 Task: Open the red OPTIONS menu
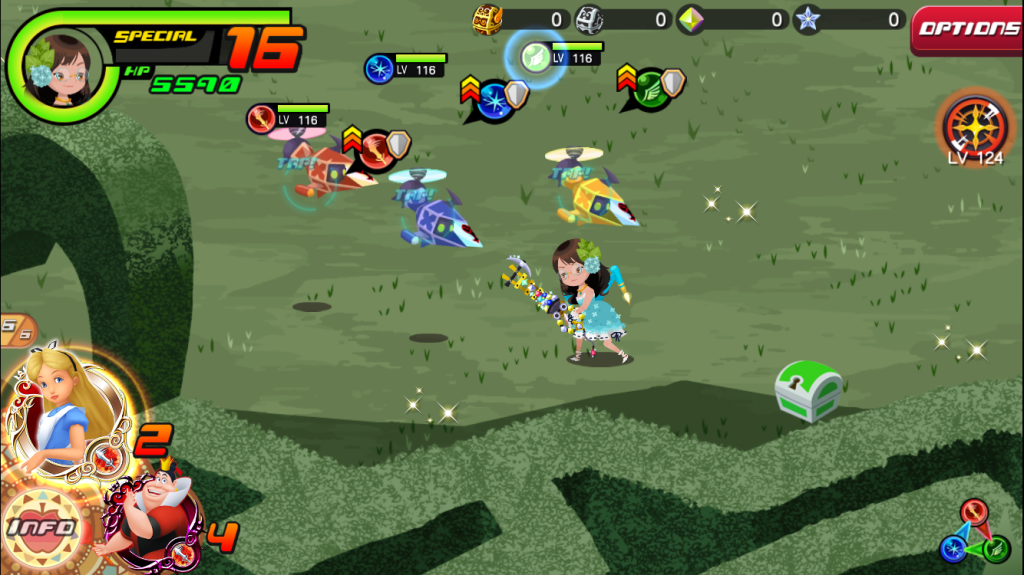coord(968,29)
